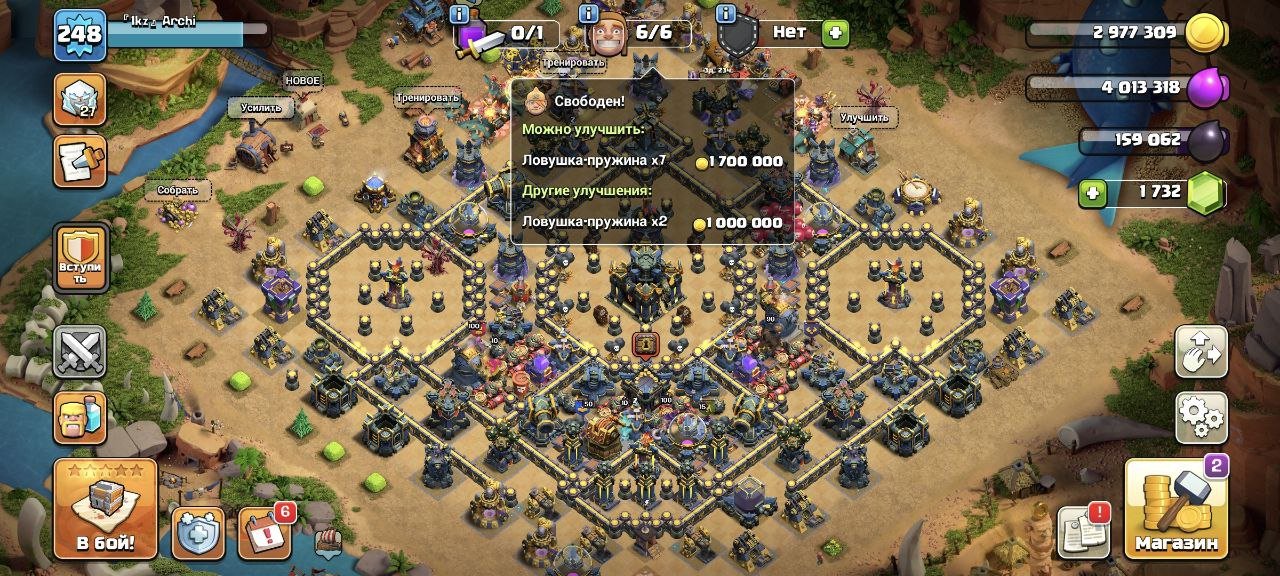This screenshot has width=1280, height=576.
Task: Tap the Вступить clan shield button
Action: coord(80,257)
